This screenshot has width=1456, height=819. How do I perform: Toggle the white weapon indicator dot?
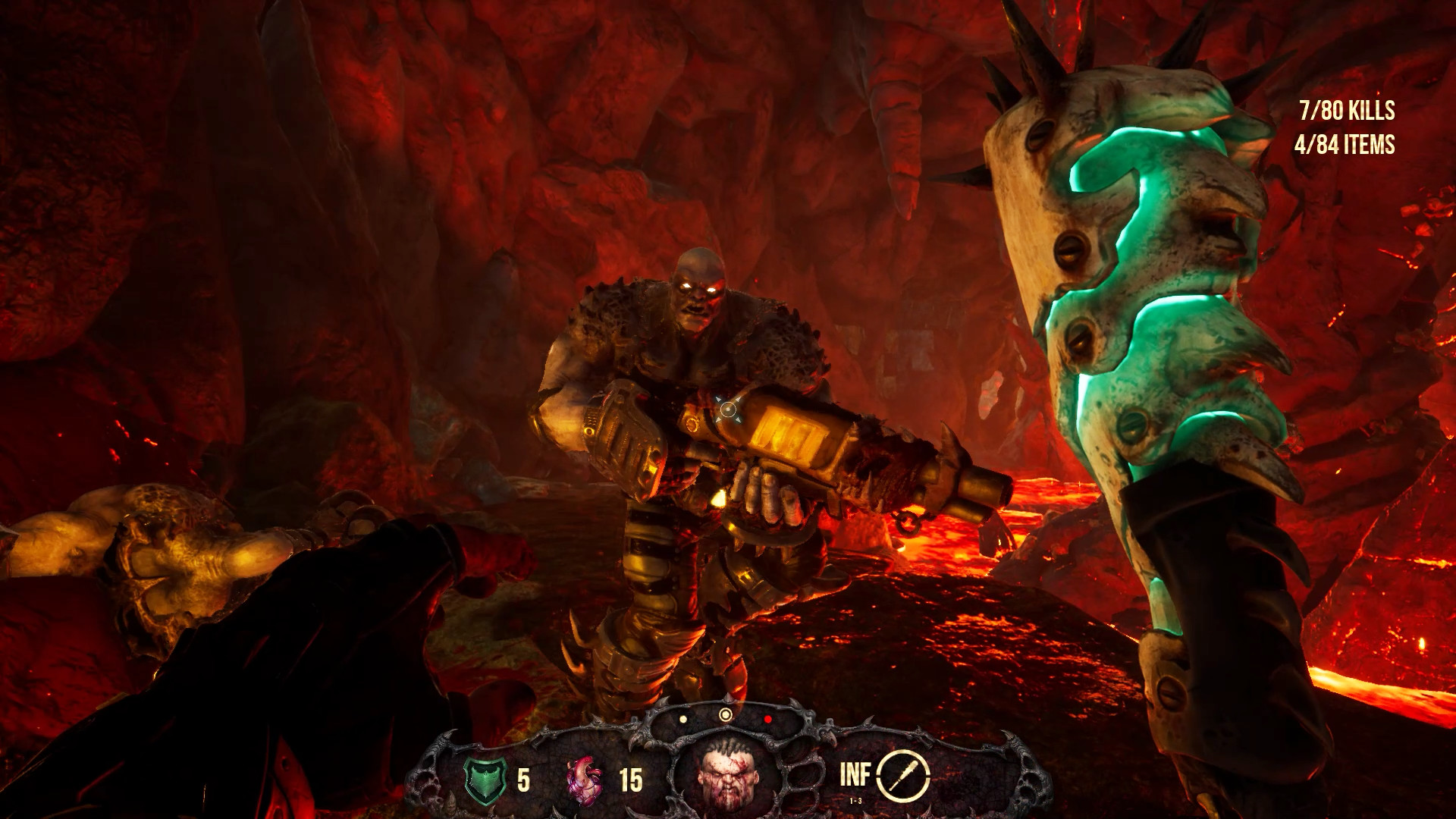pos(682,717)
